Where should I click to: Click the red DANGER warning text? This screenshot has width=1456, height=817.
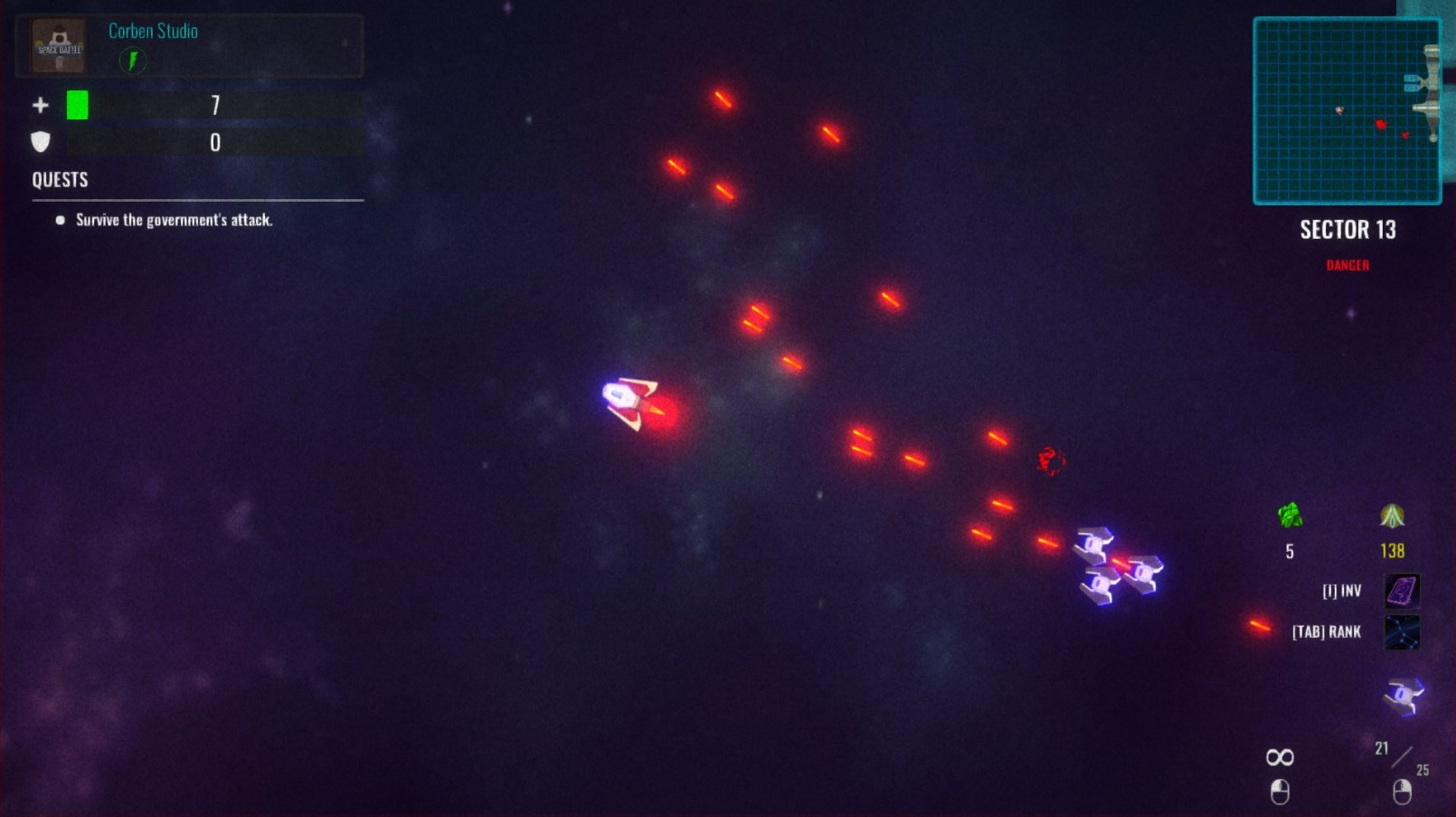[x=1347, y=265]
